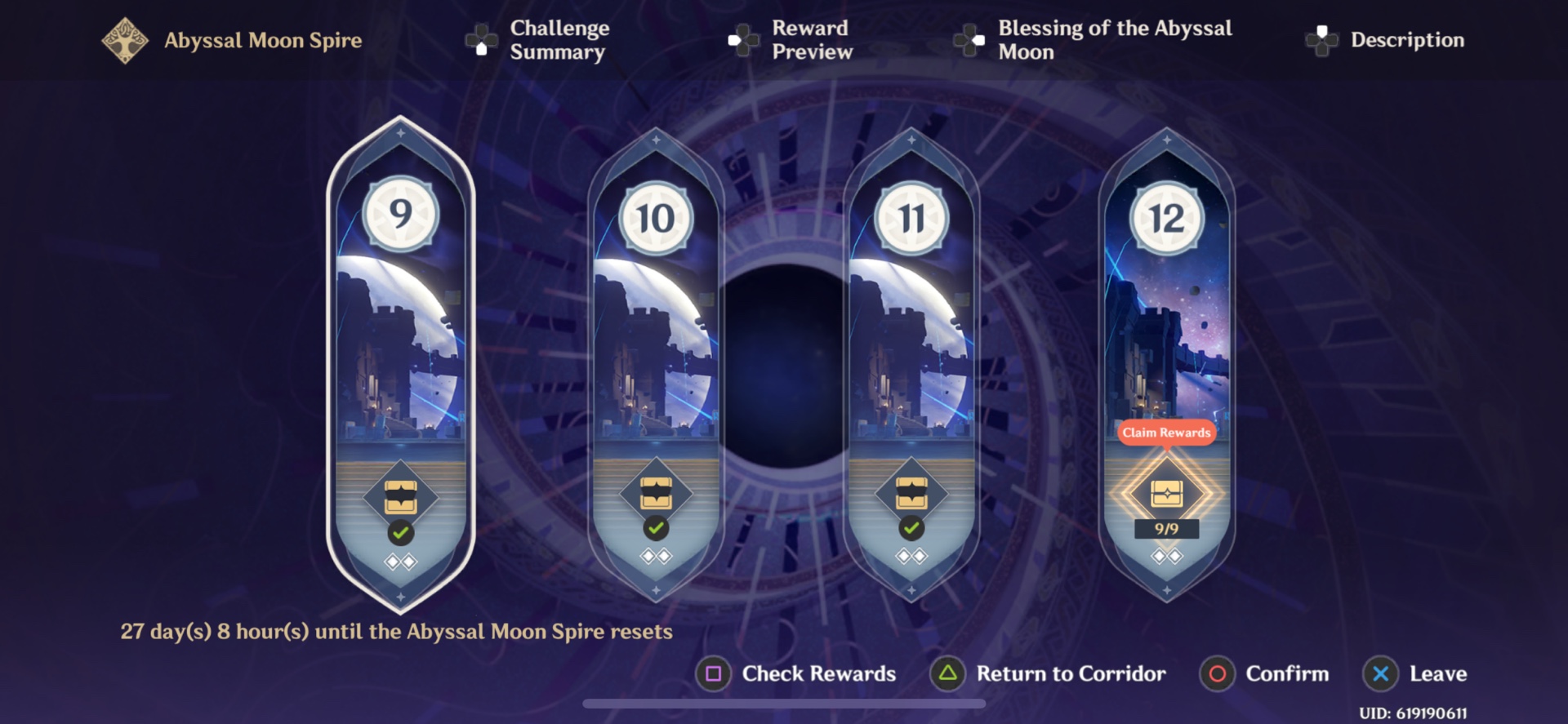Click the circle icon next to Confirm

(1216, 673)
